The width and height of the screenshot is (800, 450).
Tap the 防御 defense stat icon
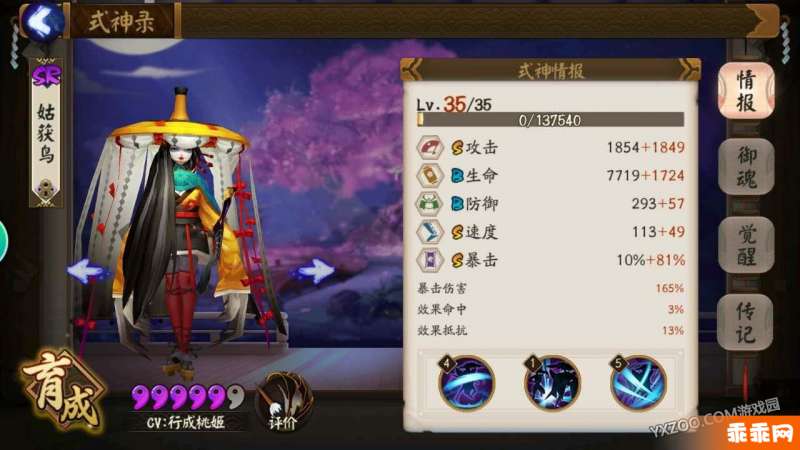point(430,204)
